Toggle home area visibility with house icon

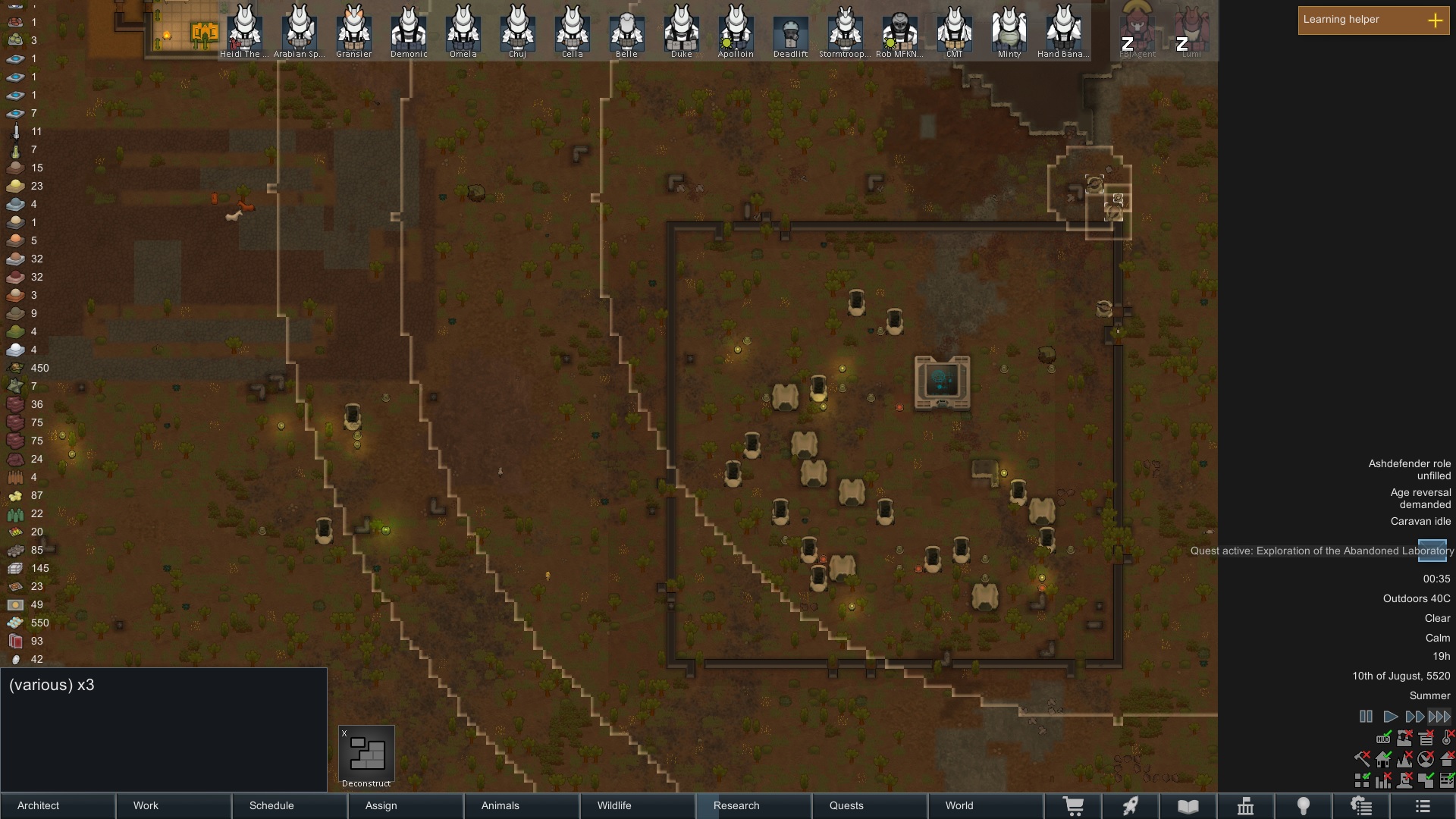[1383, 759]
